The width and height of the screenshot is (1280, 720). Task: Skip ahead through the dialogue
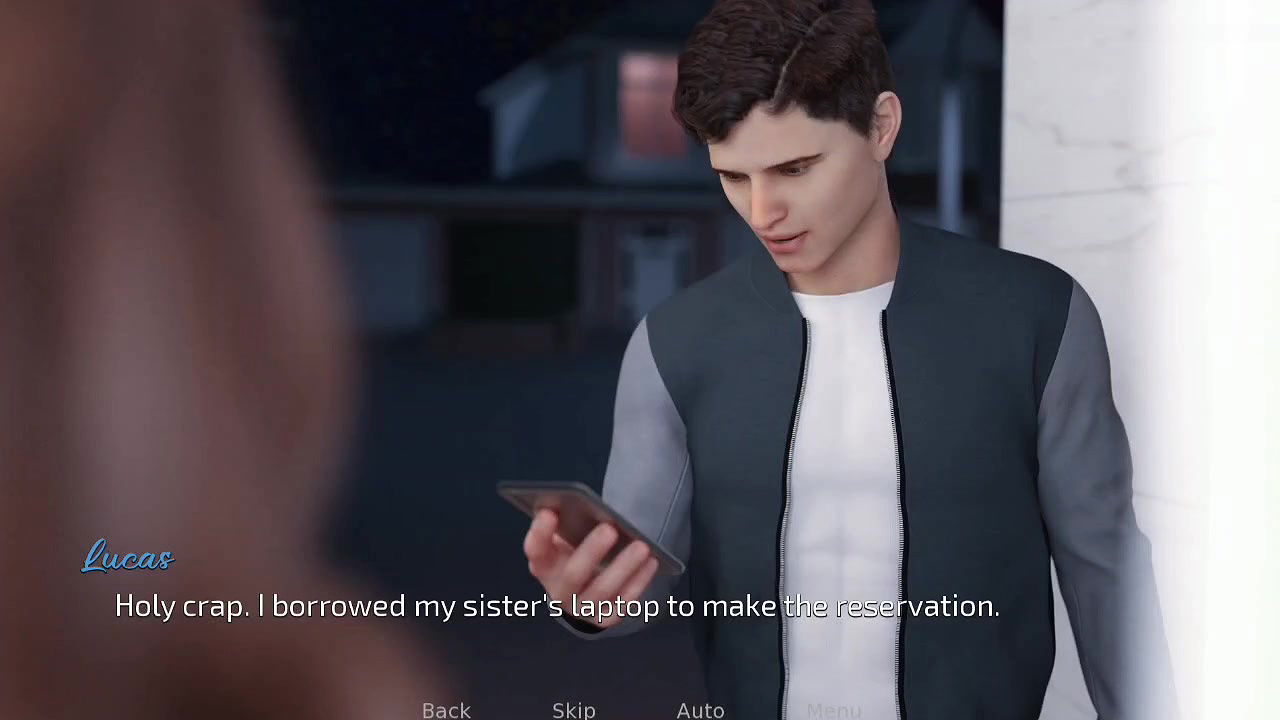coord(574,710)
